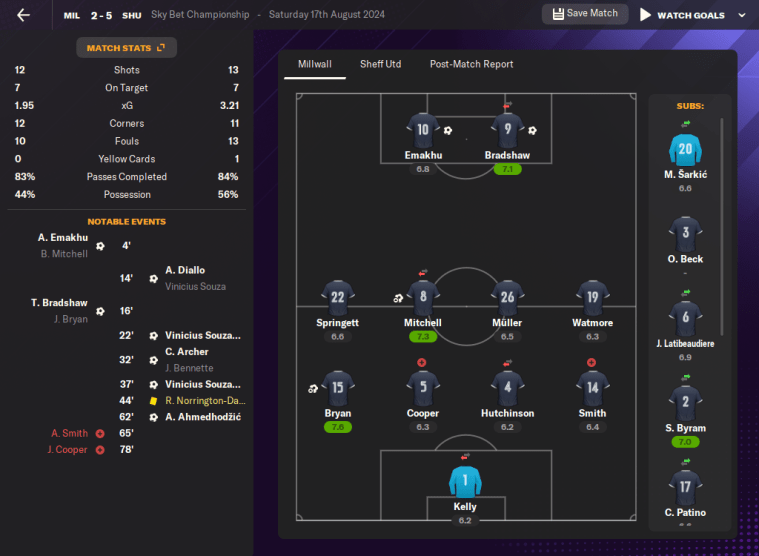Open A. Diallo's goal event

click(185, 270)
